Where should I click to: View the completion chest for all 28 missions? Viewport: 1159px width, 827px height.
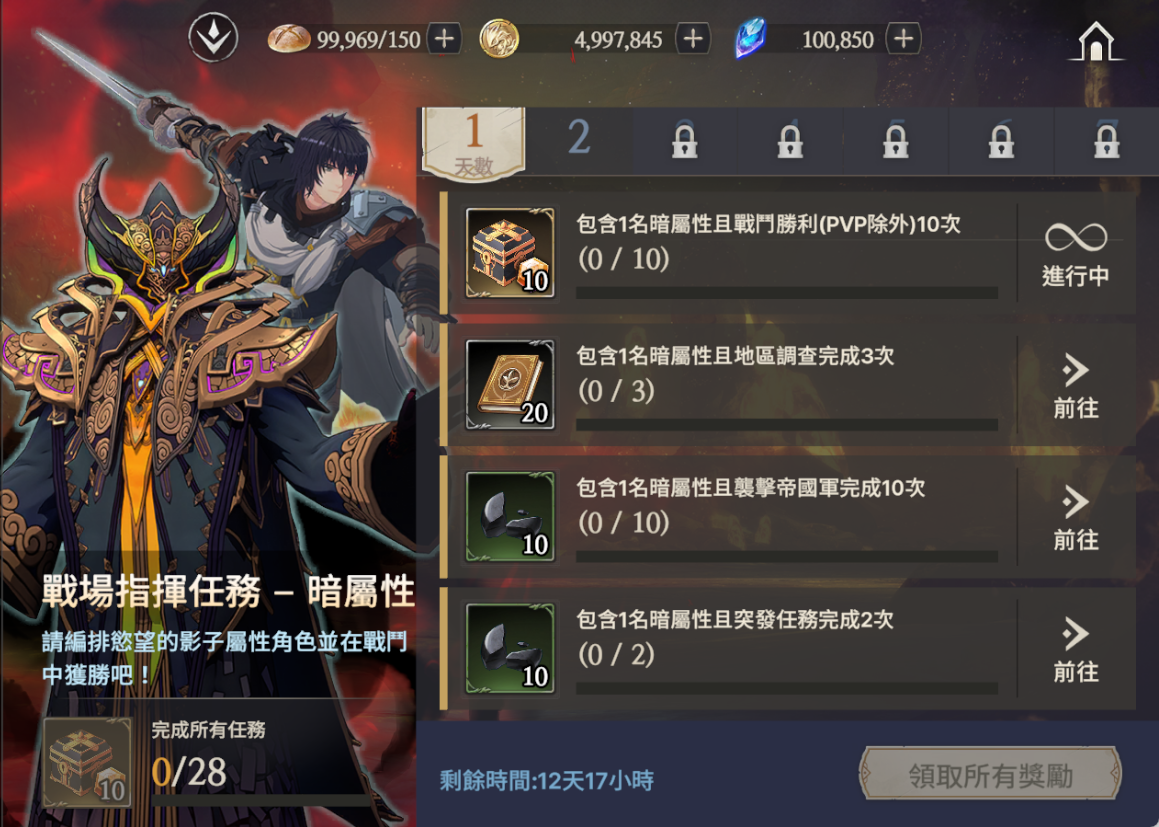pos(88,762)
